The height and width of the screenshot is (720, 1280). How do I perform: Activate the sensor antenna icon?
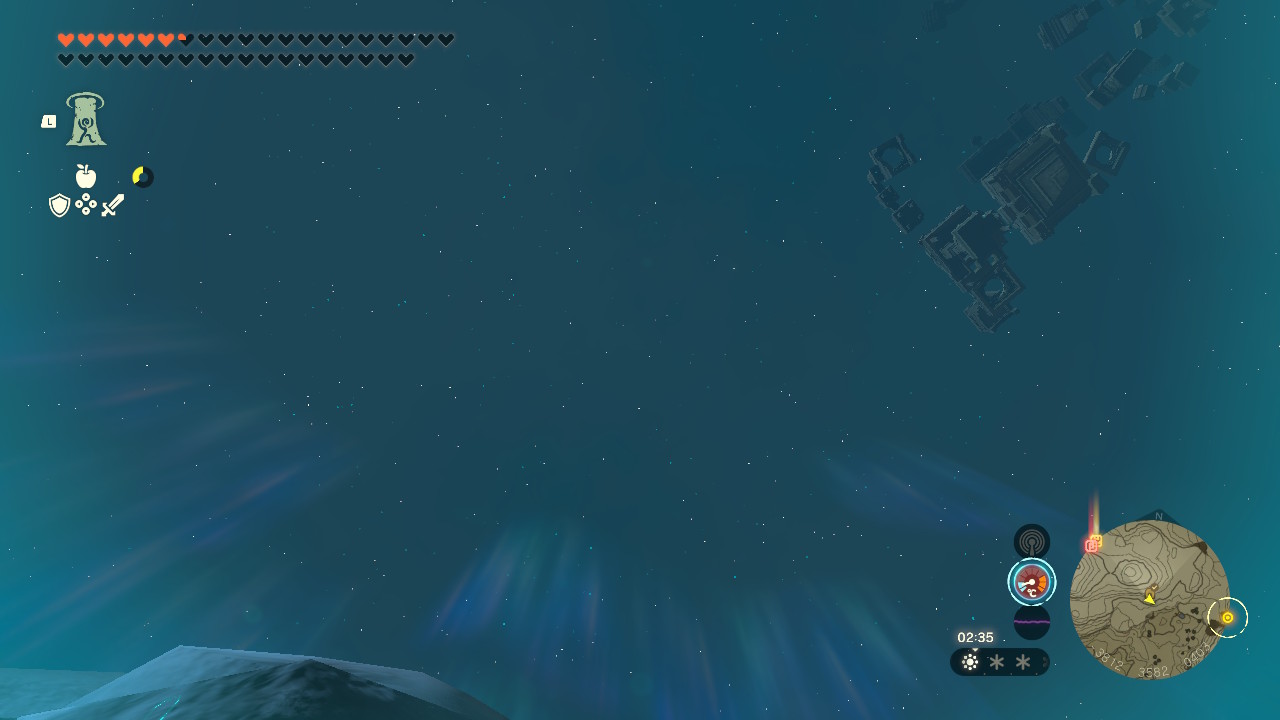pos(1031,542)
